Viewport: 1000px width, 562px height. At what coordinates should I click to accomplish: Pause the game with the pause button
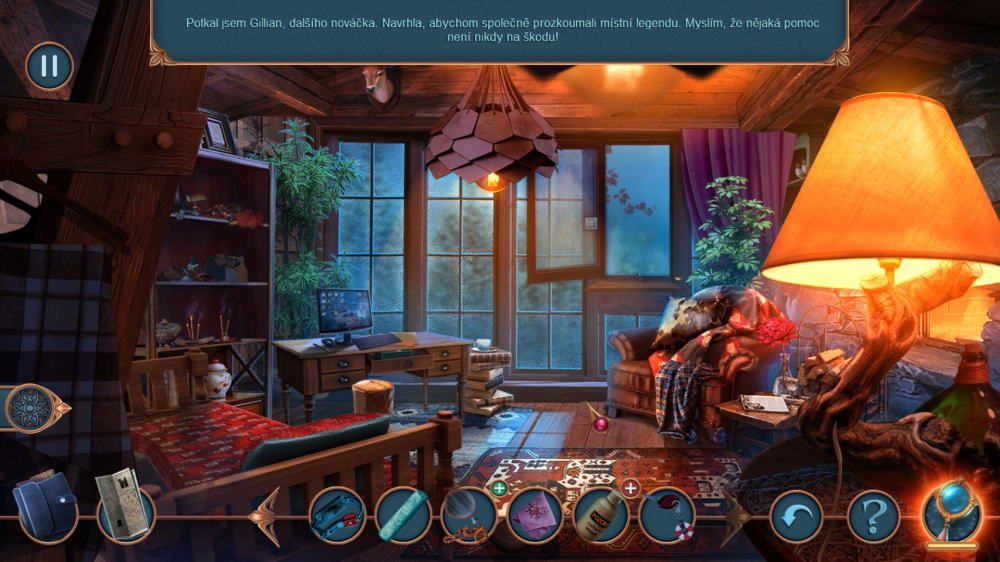(49, 66)
